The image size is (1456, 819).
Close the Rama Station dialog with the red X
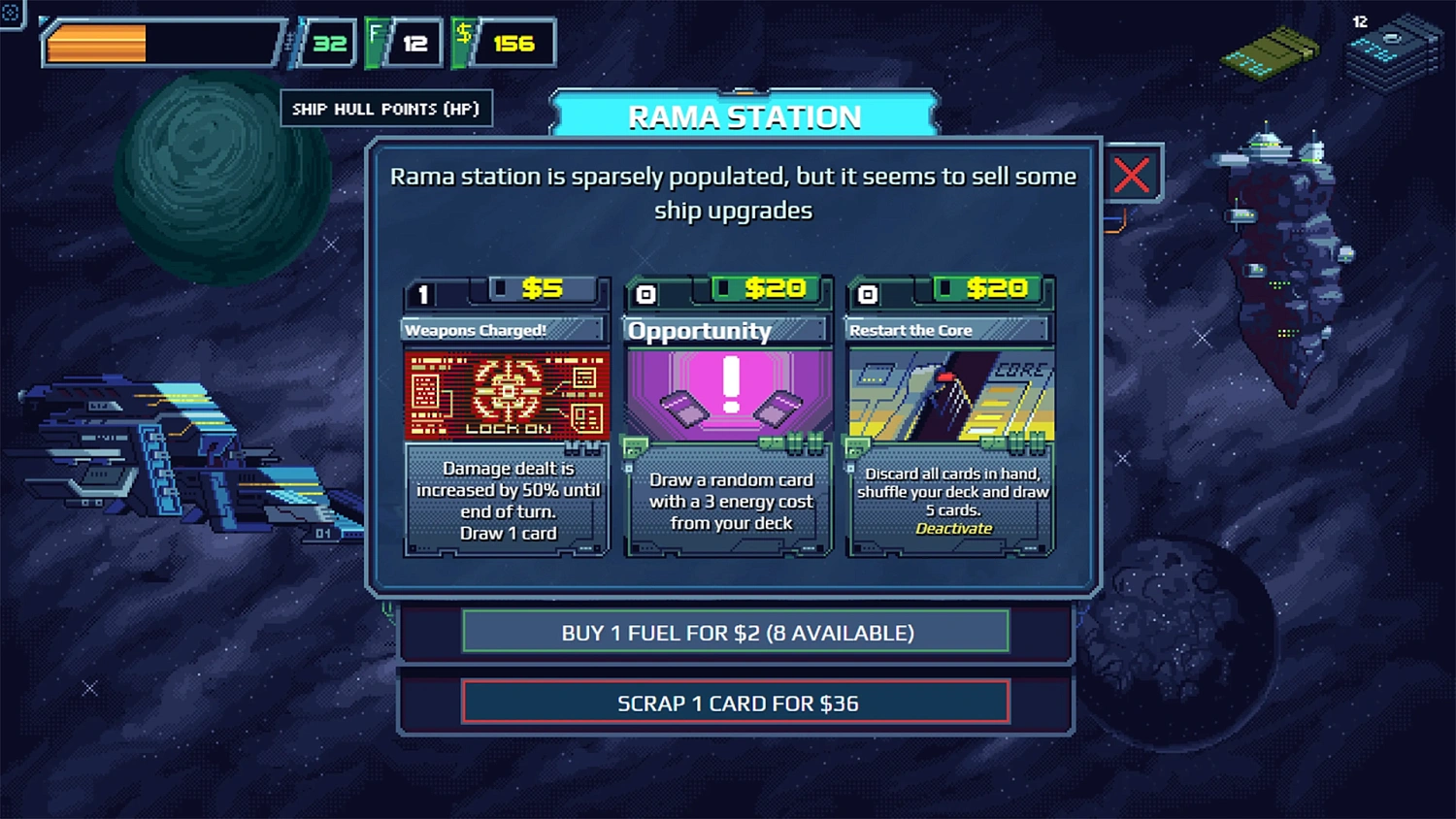[1132, 176]
